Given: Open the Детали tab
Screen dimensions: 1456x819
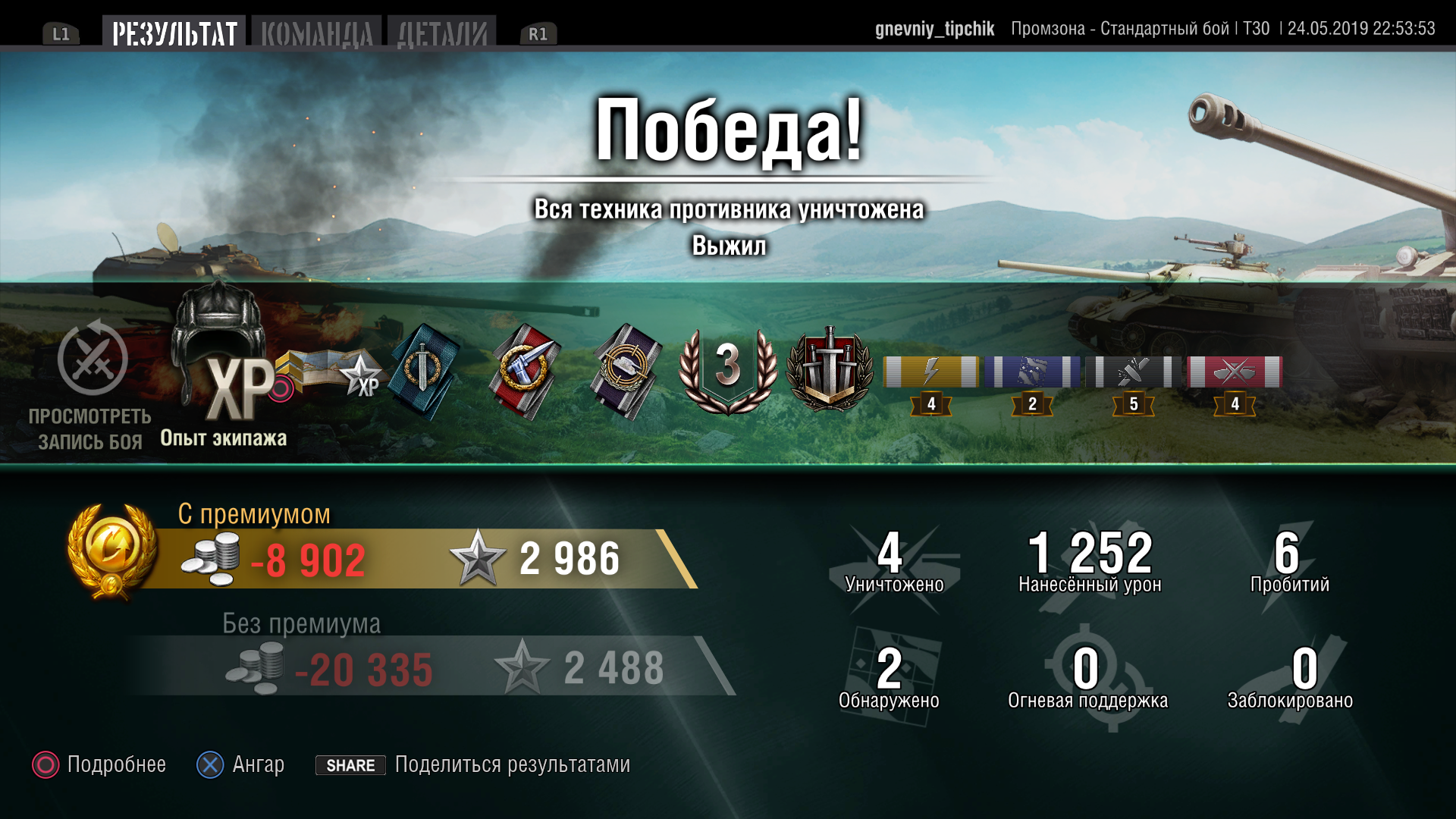Looking at the screenshot, I should [x=442, y=34].
